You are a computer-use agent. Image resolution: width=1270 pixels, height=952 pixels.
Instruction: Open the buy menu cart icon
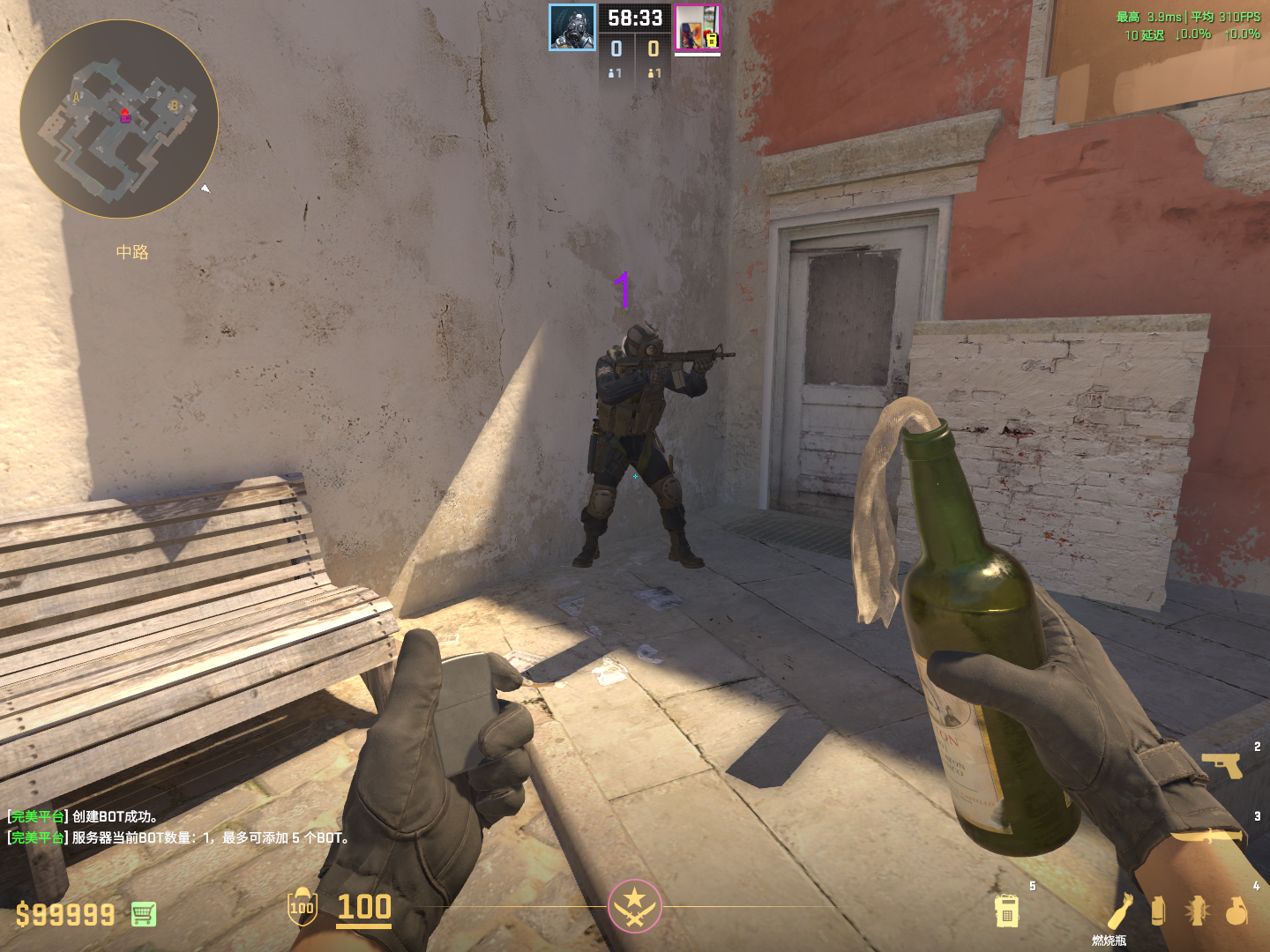[x=144, y=914]
